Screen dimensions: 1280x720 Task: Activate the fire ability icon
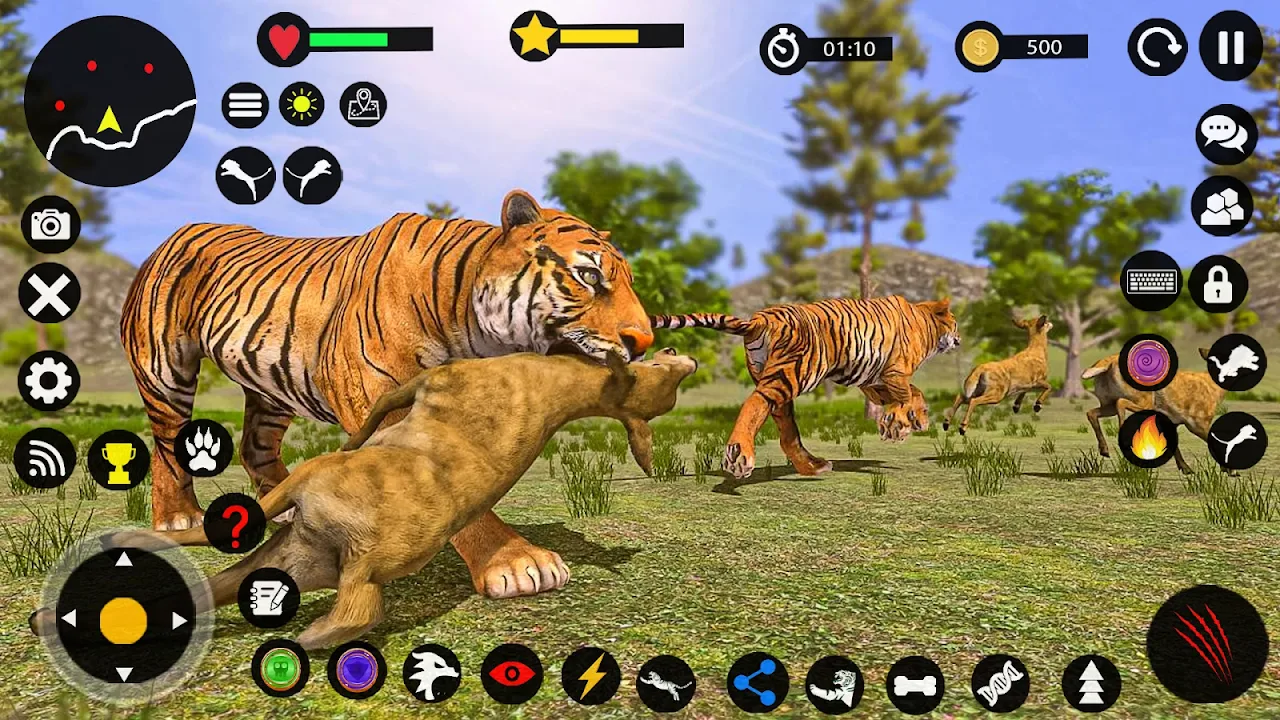(x=1148, y=440)
